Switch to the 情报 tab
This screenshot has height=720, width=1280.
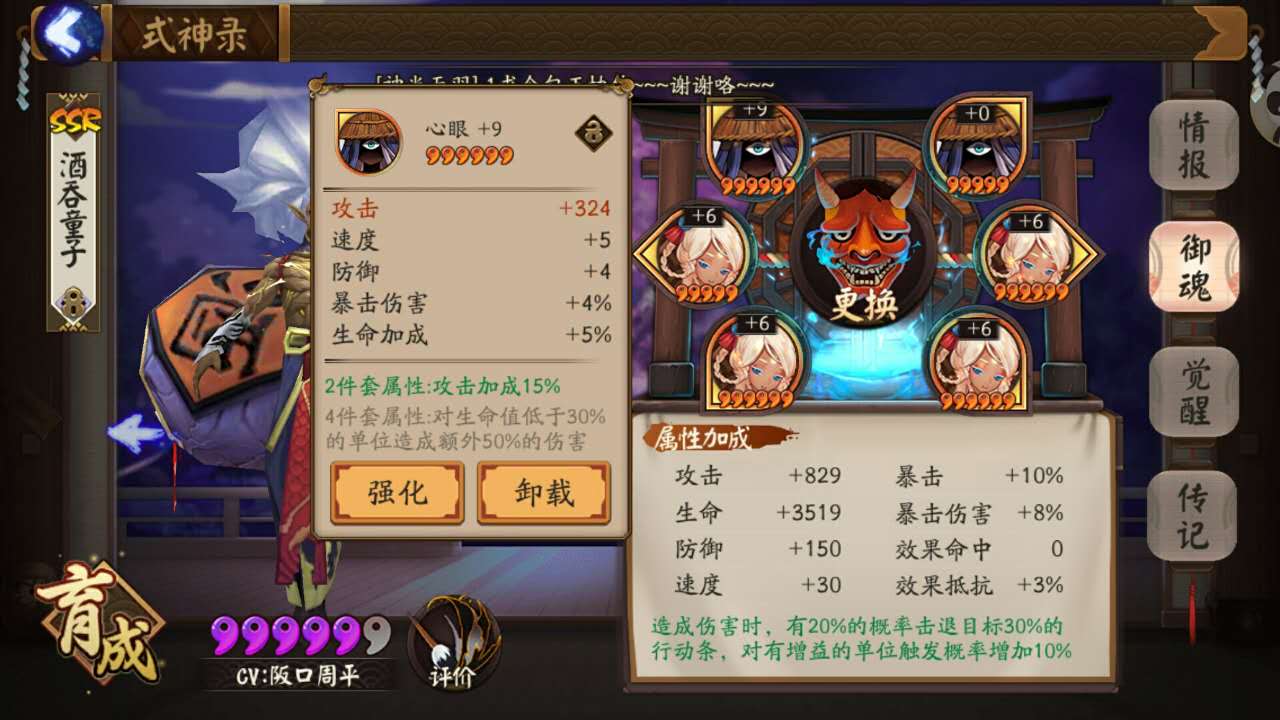click(x=1192, y=142)
